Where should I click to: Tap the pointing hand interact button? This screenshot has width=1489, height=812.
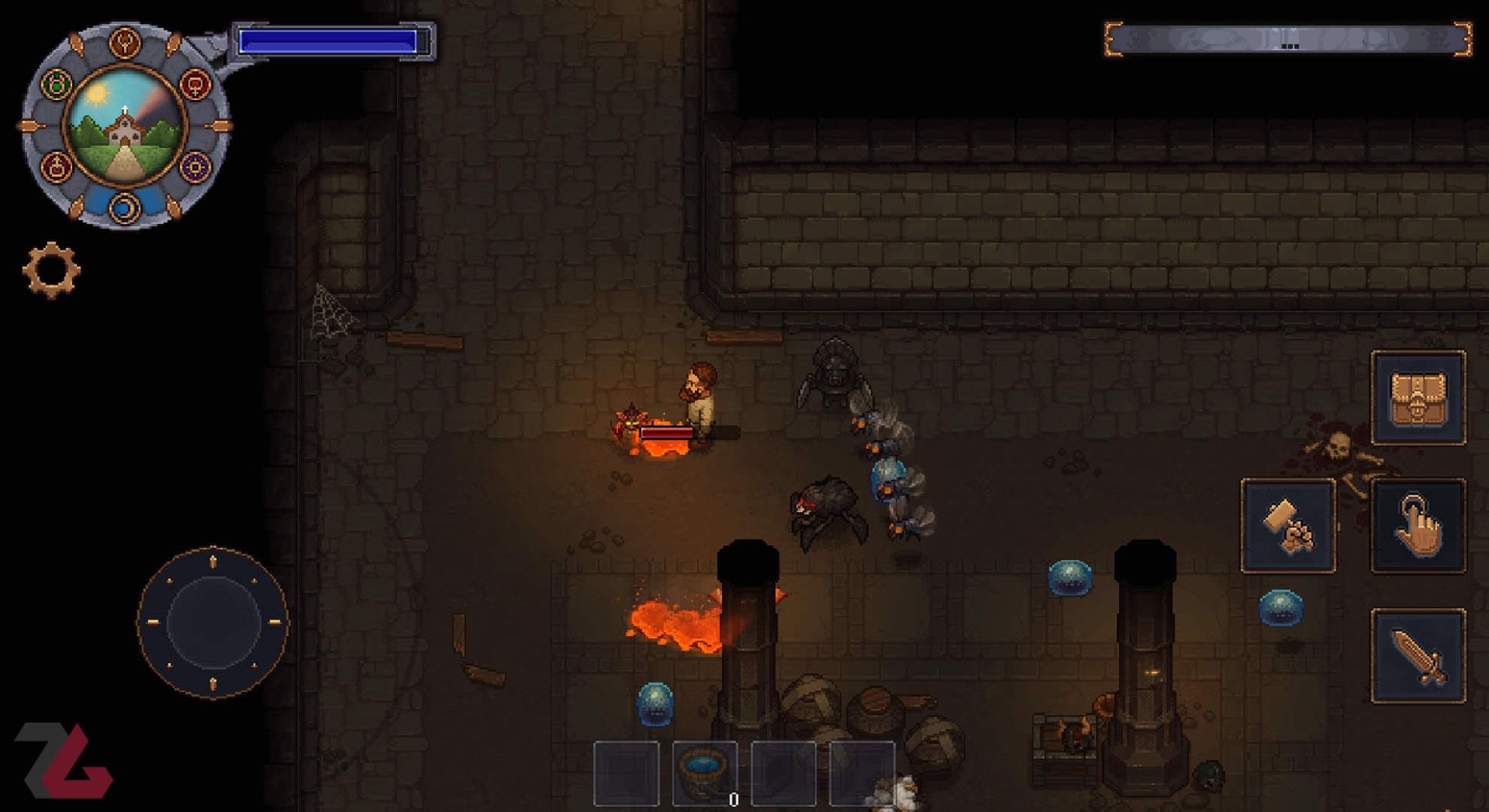coord(1418,526)
